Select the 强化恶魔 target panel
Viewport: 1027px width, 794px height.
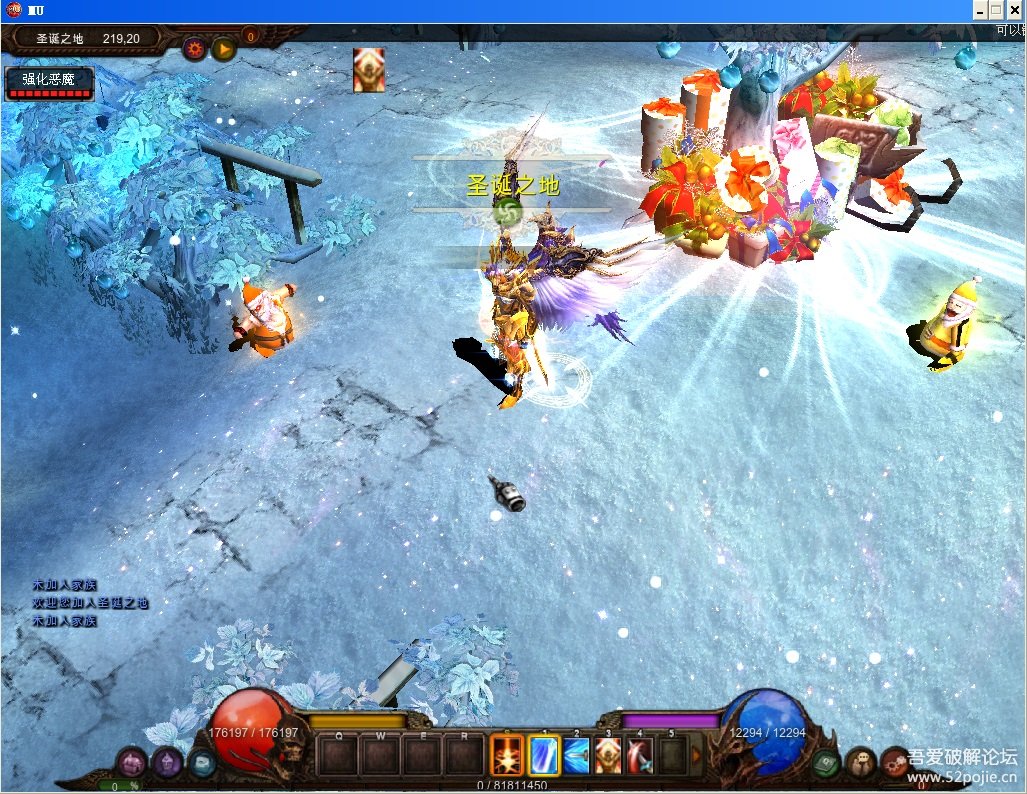[x=50, y=83]
